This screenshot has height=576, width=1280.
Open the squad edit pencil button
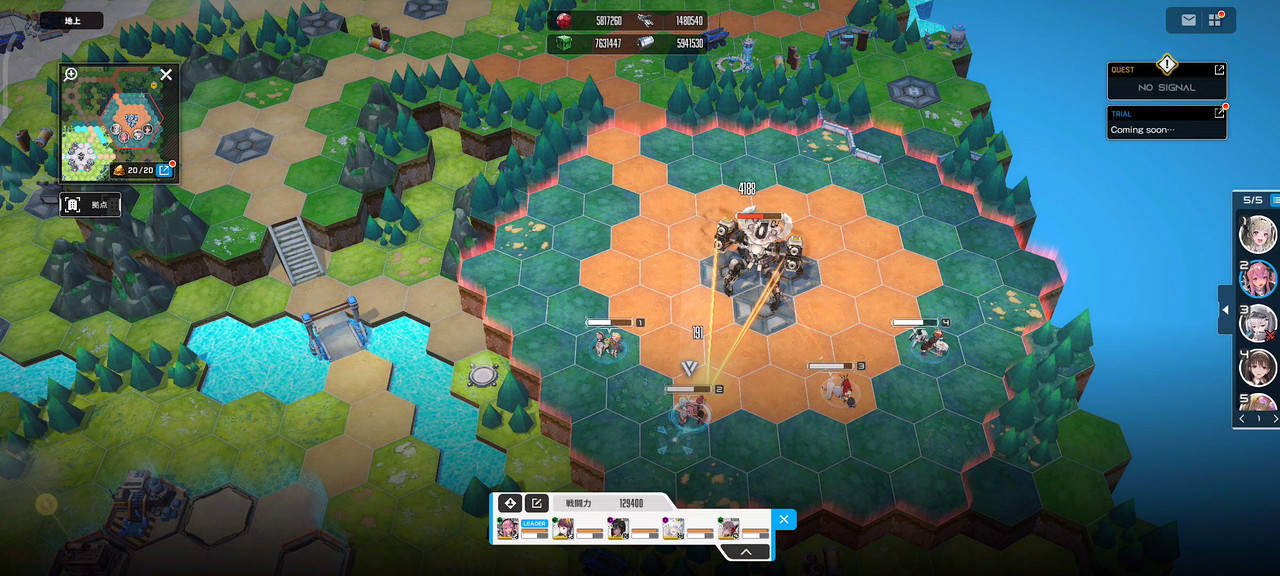point(536,503)
